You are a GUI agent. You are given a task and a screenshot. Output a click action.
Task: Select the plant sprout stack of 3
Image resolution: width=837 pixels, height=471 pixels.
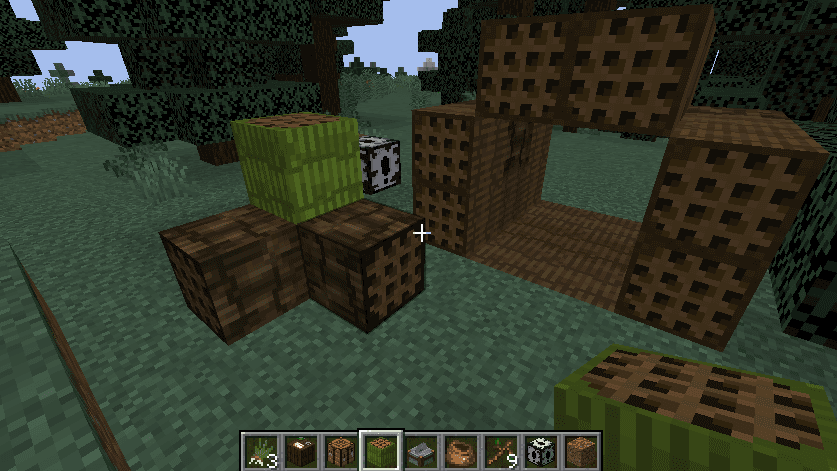click(x=260, y=451)
